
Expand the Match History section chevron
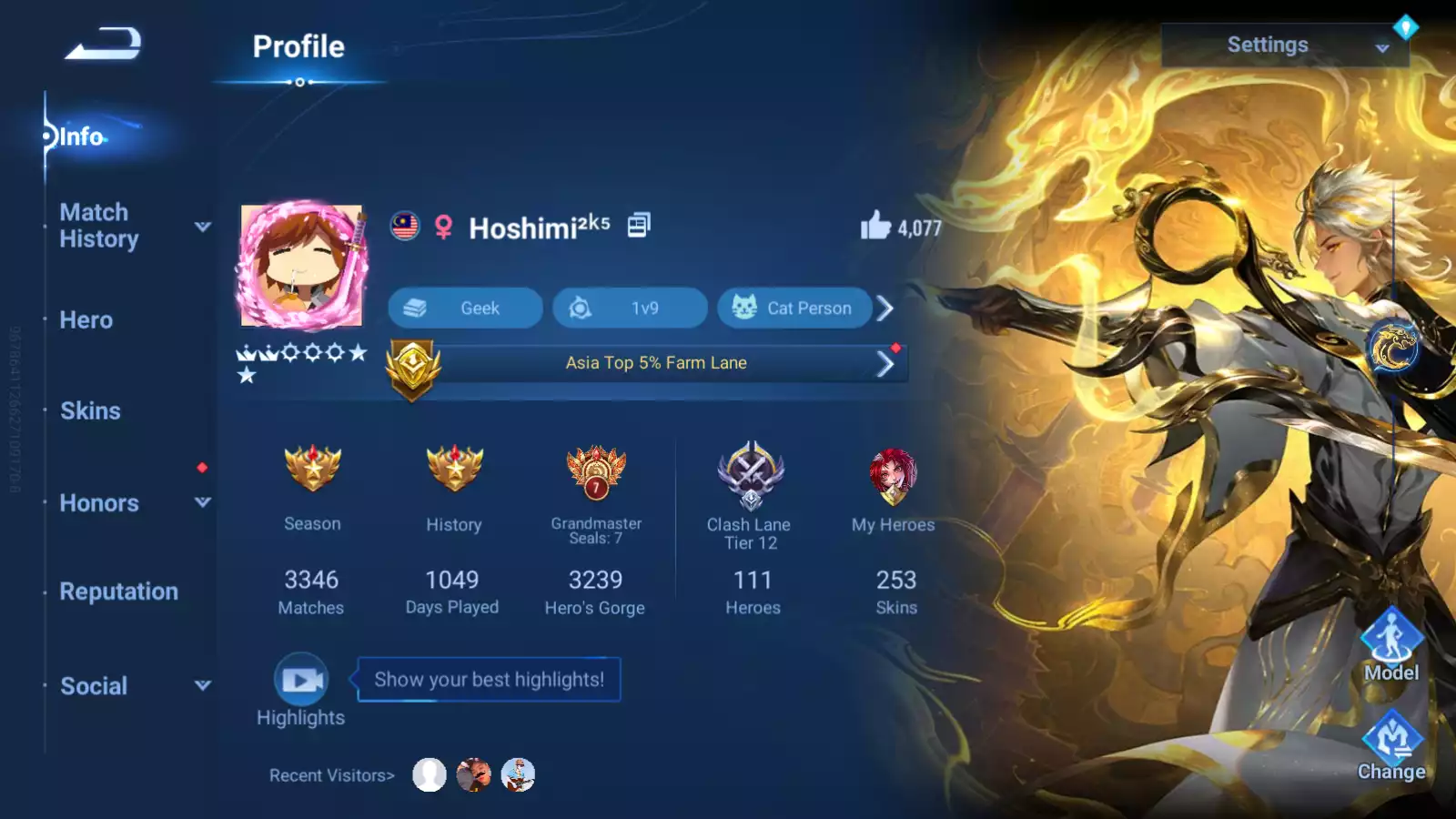click(202, 227)
